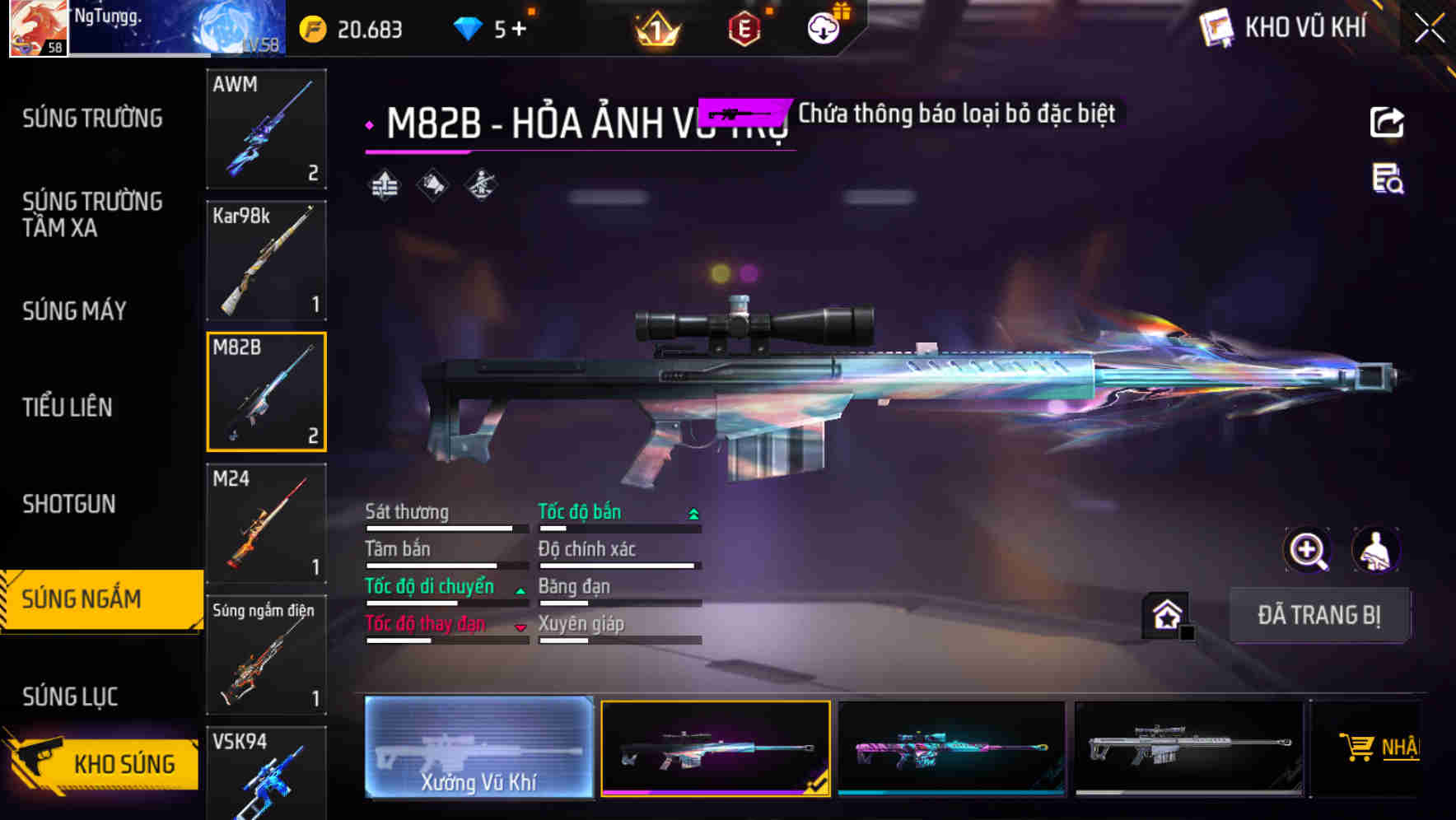Select the equipped M82B skin thumbnail checkmark

pyautogui.click(x=715, y=748)
